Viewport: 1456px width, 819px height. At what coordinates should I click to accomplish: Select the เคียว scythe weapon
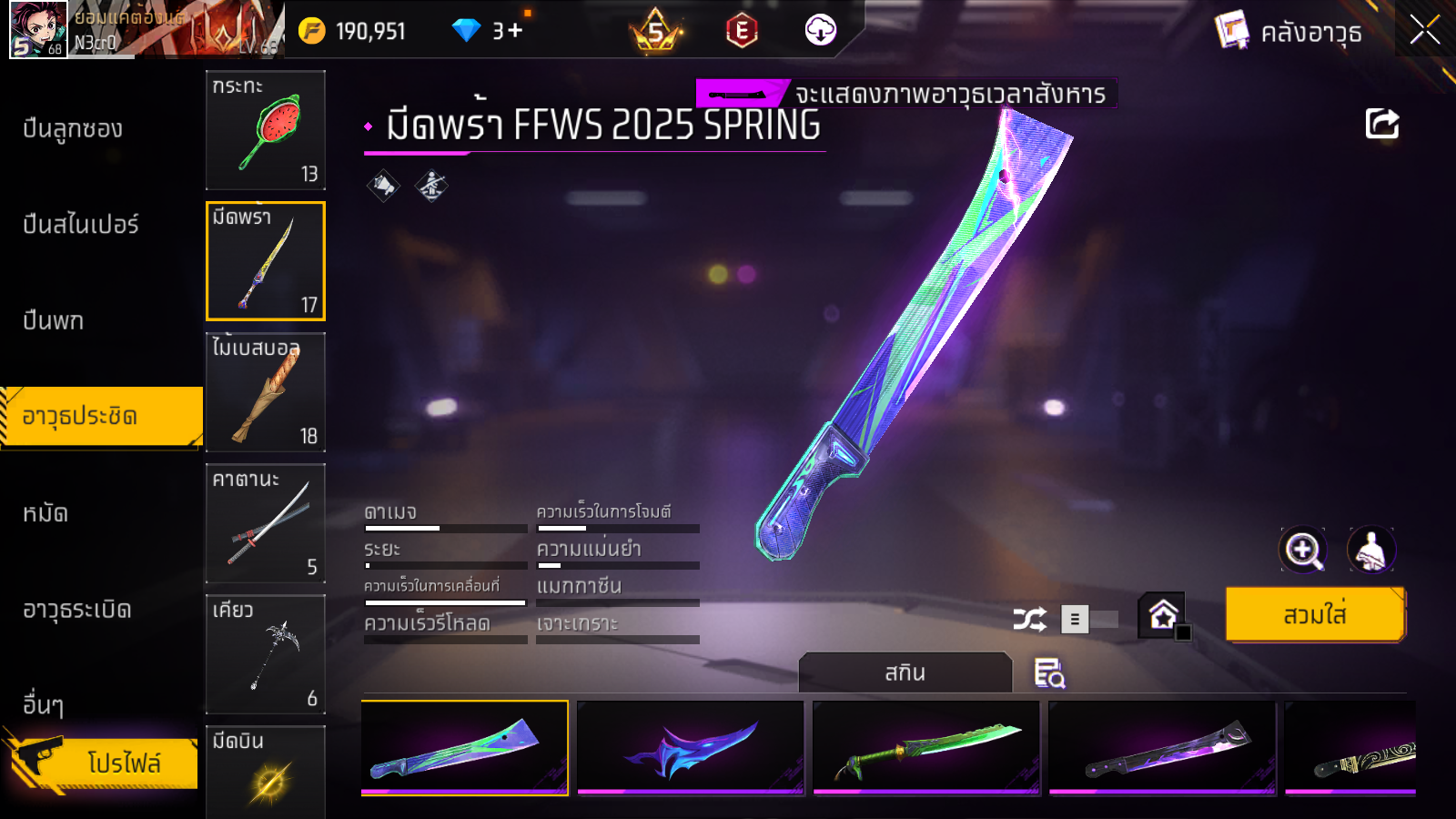265,654
